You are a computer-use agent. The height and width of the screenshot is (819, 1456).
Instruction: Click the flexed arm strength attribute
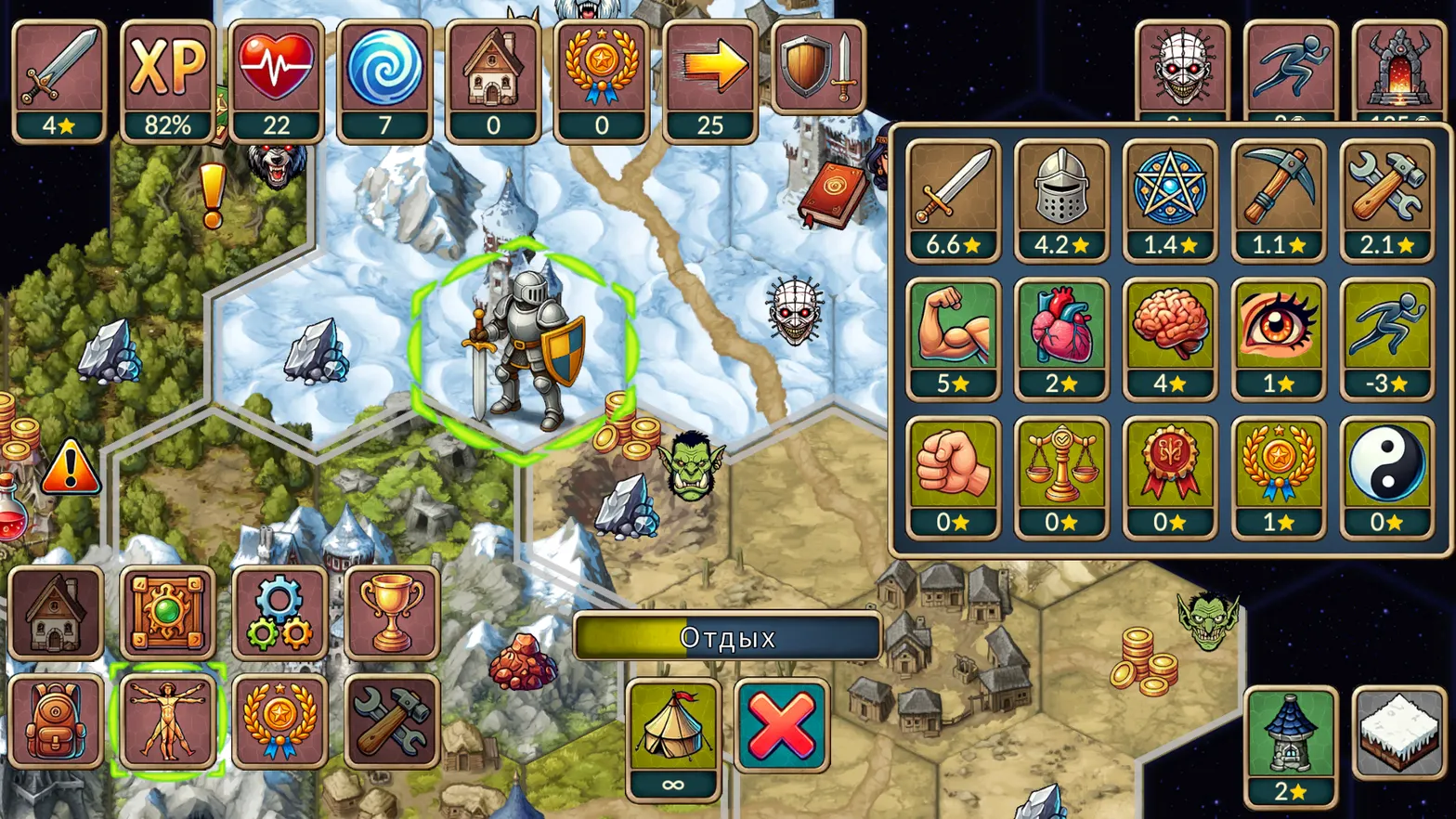pos(953,338)
